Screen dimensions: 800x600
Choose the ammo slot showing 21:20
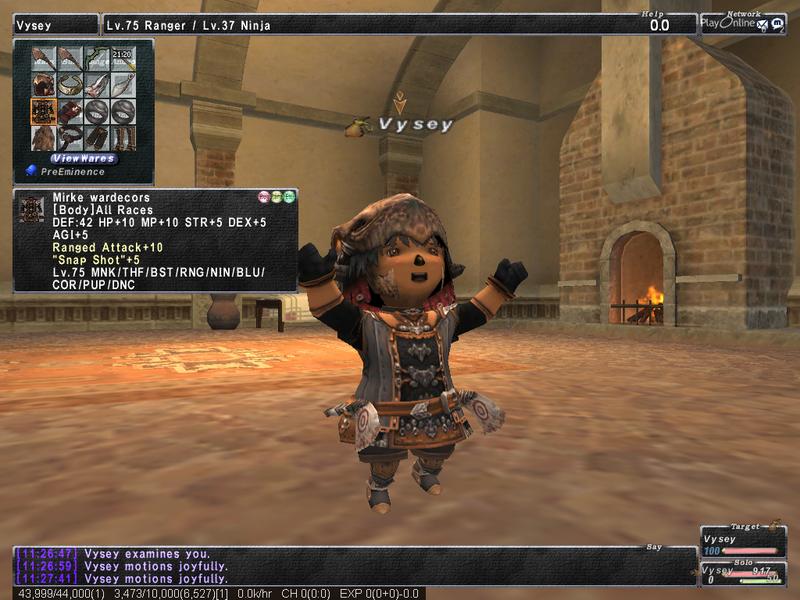tap(122, 59)
